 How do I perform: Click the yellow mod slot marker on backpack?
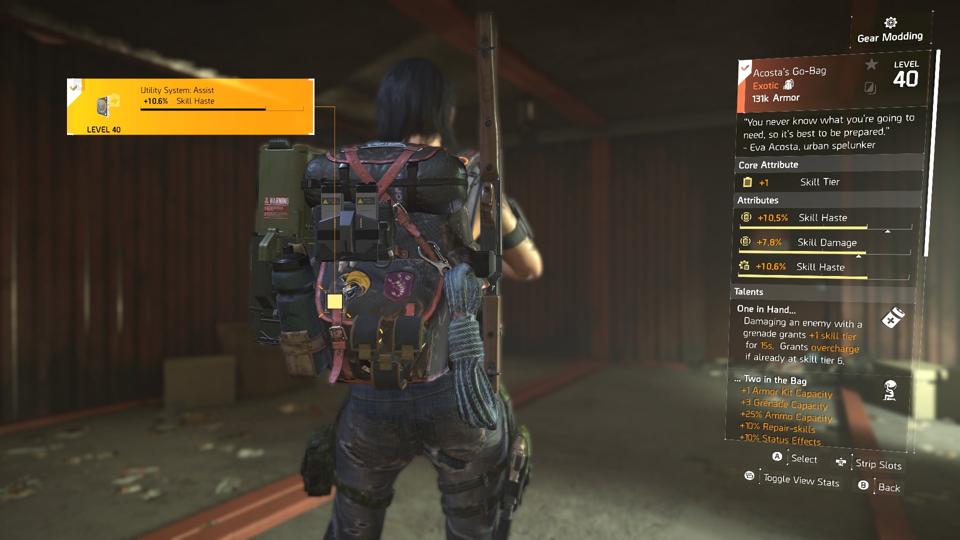click(x=334, y=300)
